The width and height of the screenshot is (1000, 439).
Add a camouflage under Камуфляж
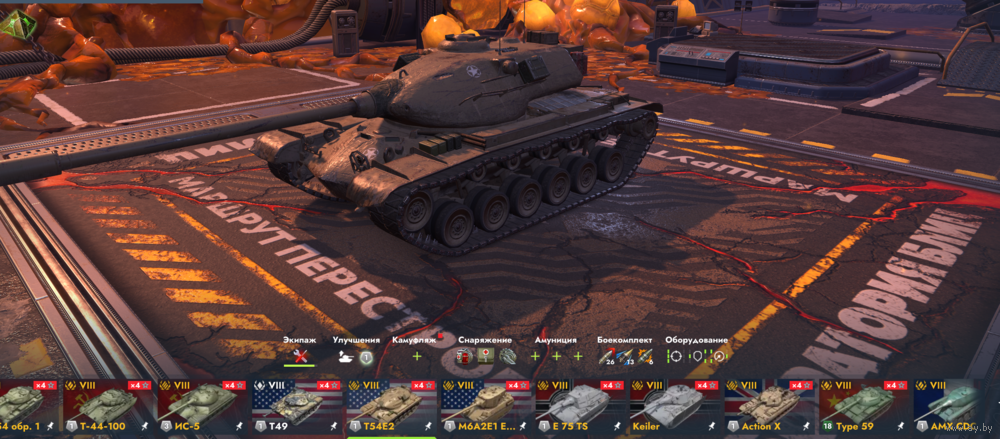[x=417, y=356]
